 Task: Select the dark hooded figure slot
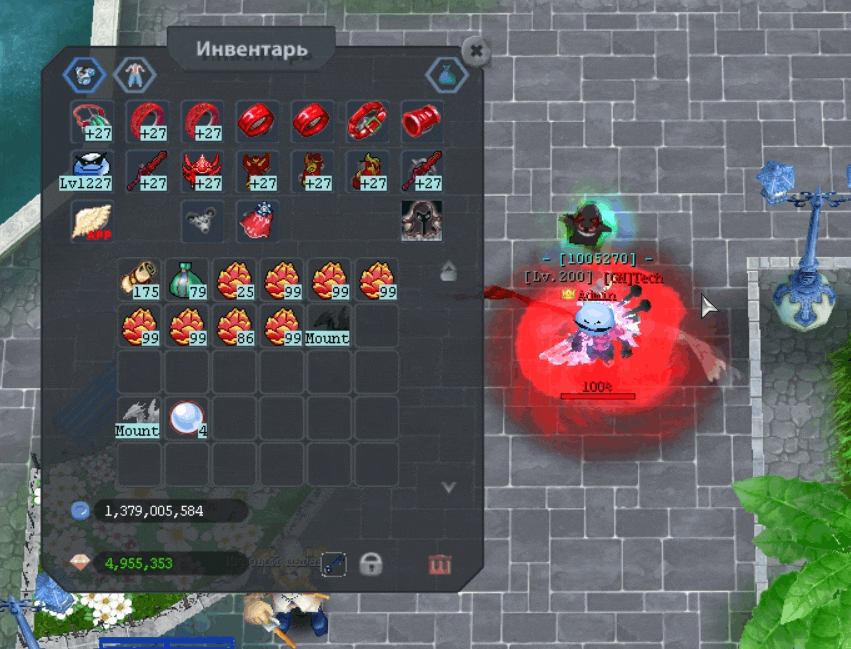coord(421,220)
